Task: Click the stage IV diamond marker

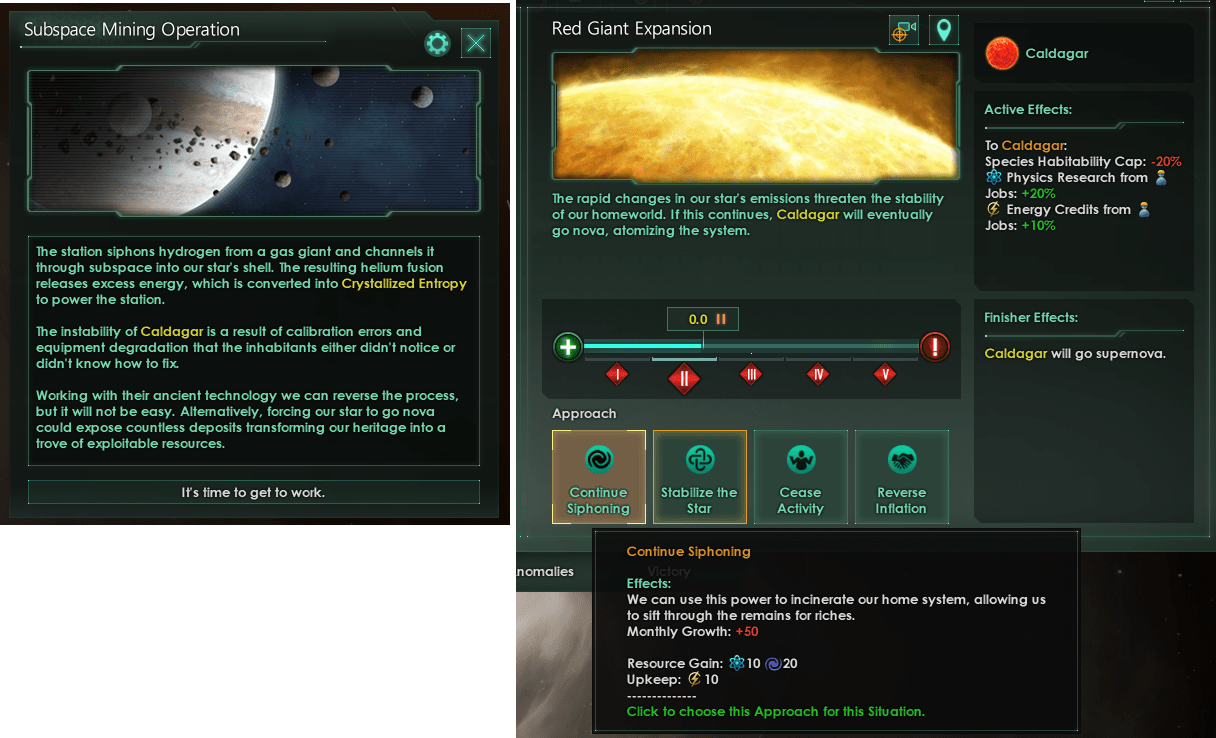Action: (818, 374)
